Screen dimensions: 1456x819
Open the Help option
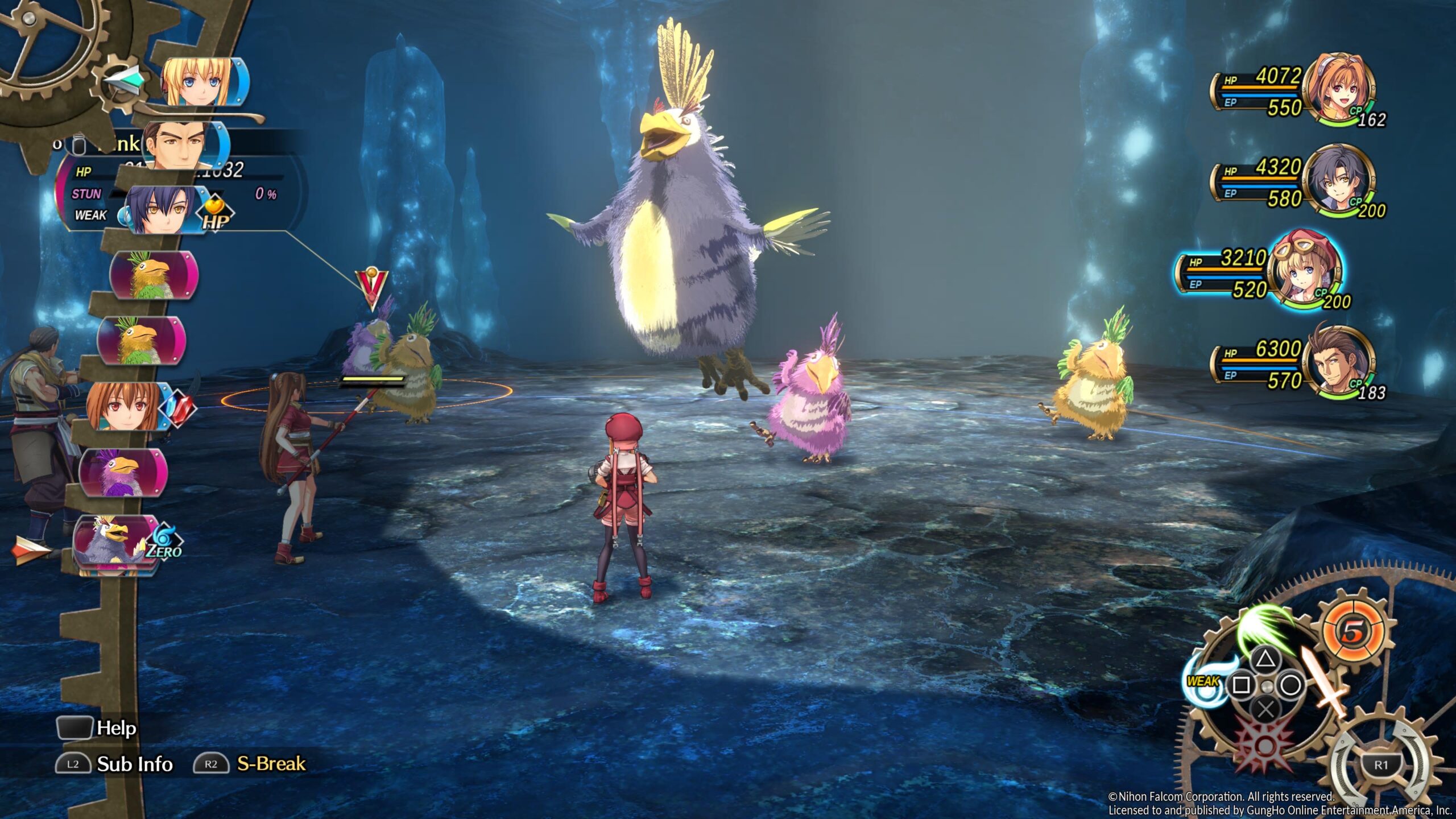coord(116,728)
